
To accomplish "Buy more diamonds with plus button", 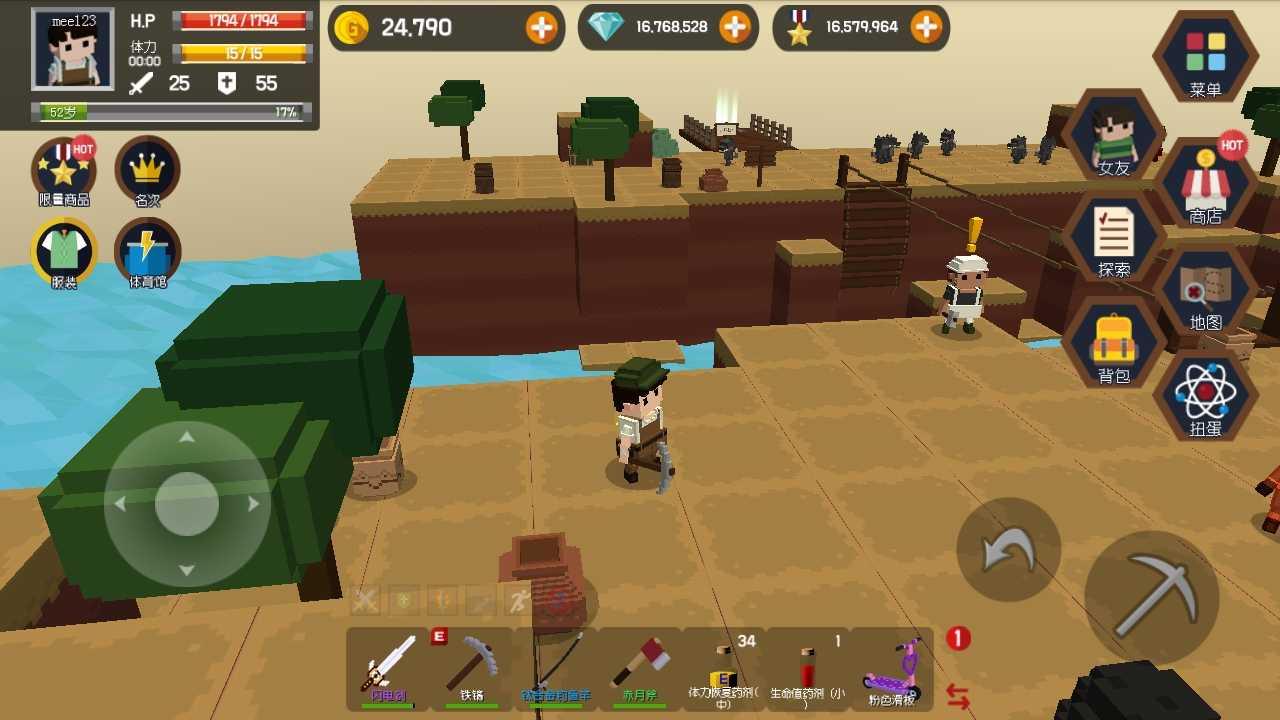I will pyautogui.click(x=735, y=28).
